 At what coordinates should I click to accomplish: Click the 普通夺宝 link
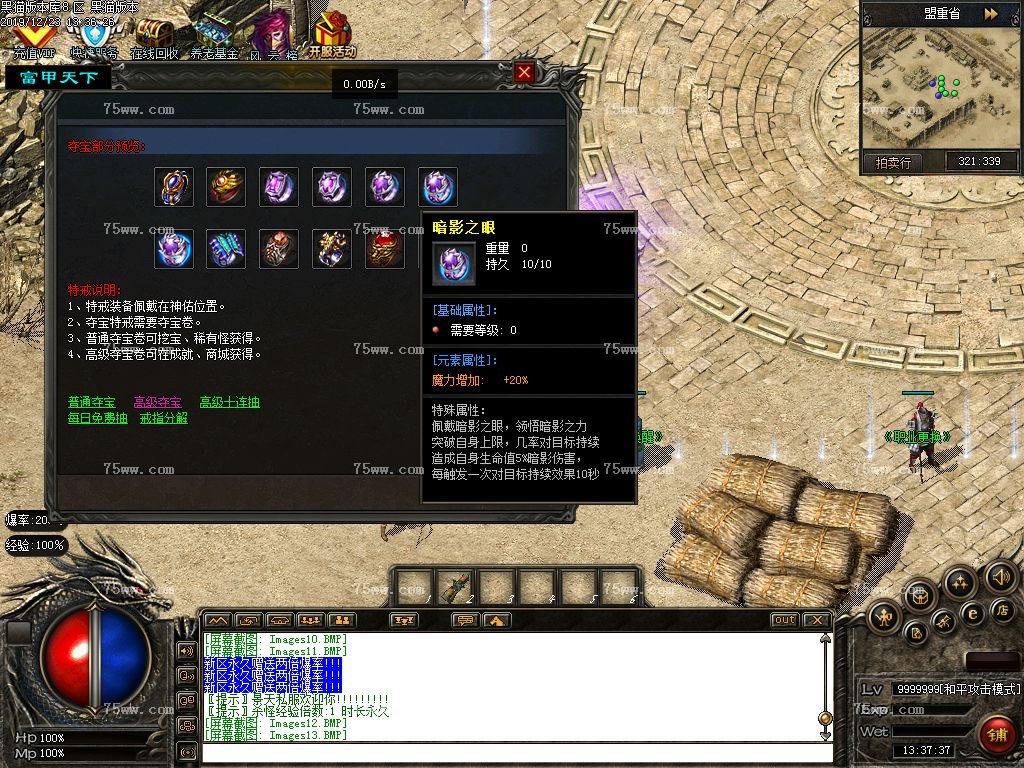(91, 402)
